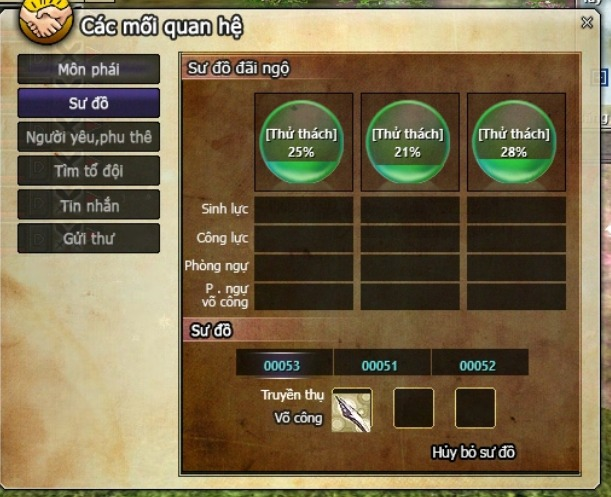This screenshot has width=611, height=497.
Task: Pick disciple entry 00052
Action: [478, 365]
